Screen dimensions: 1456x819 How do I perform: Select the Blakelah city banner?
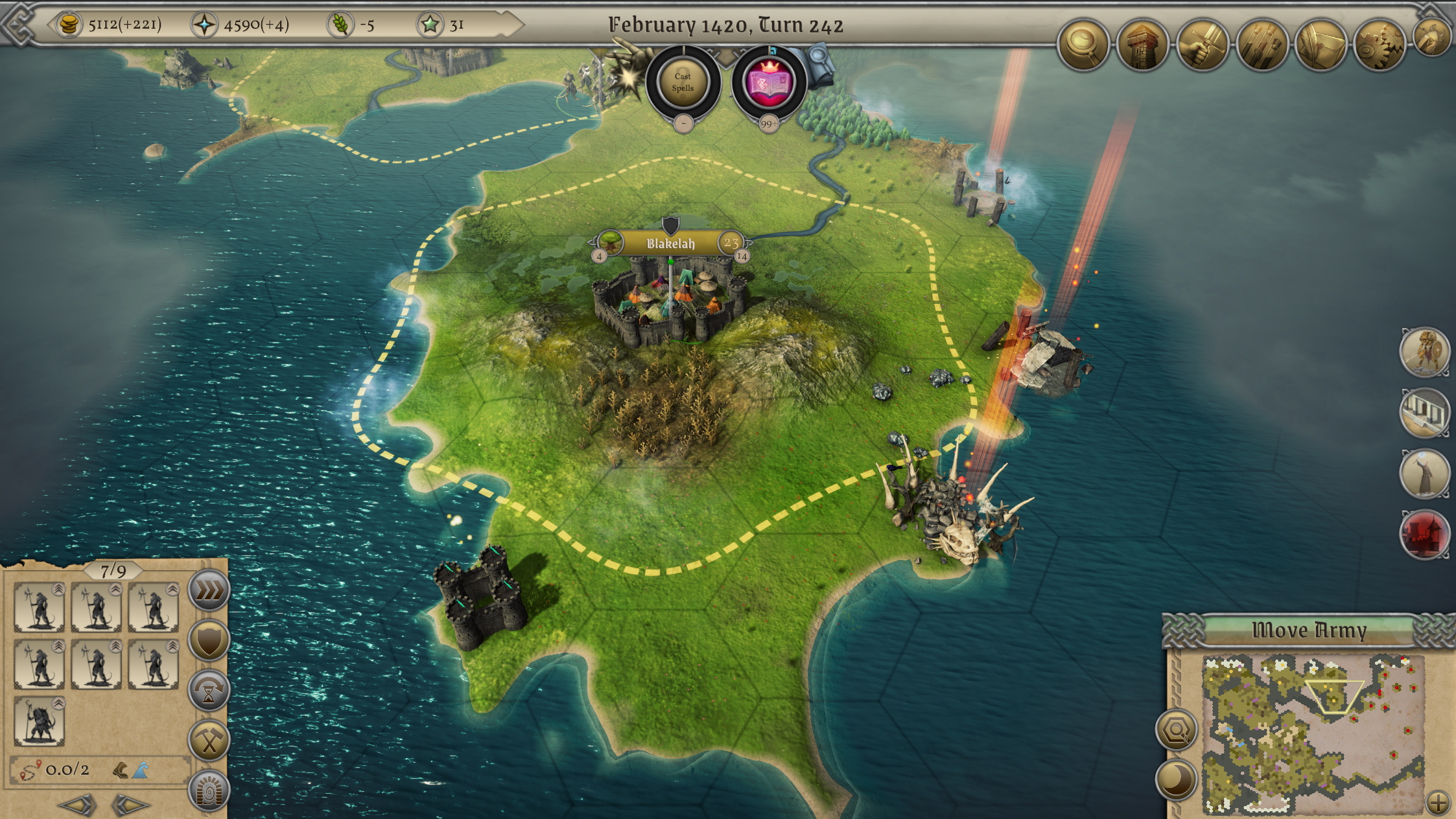[670, 244]
